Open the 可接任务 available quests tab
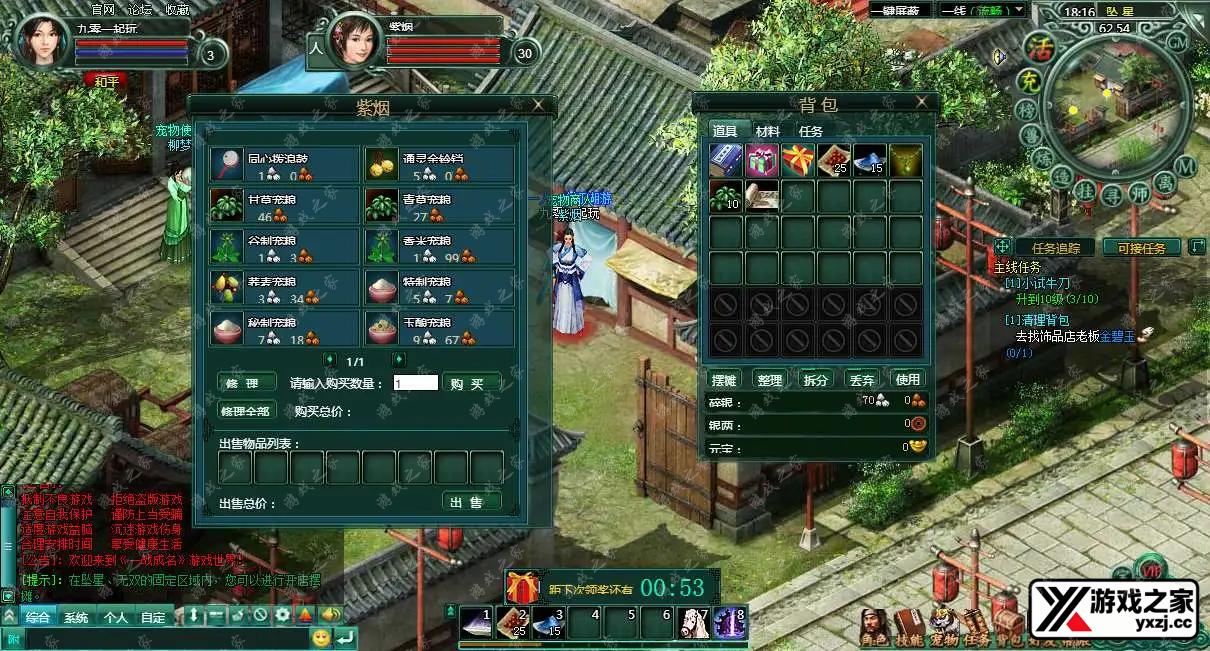Screen dimensions: 1210x651 click(1141, 248)
